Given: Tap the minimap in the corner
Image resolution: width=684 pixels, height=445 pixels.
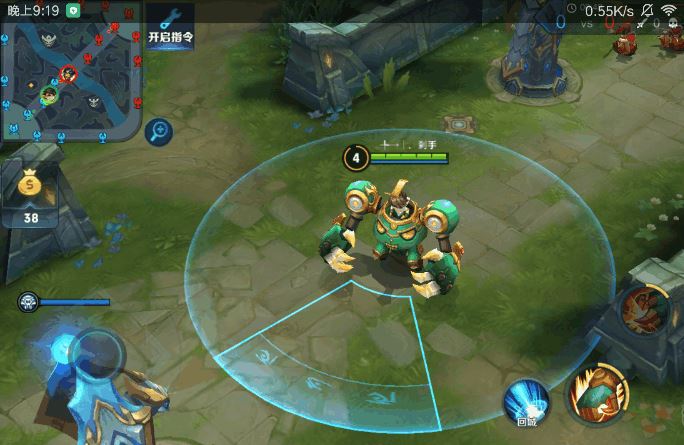Looking at the screenshot, I should pyautogui.click(x=68, y=70).
